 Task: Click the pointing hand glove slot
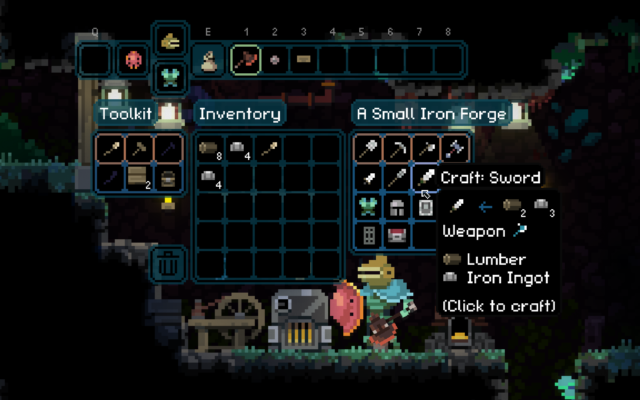[168, 43]
